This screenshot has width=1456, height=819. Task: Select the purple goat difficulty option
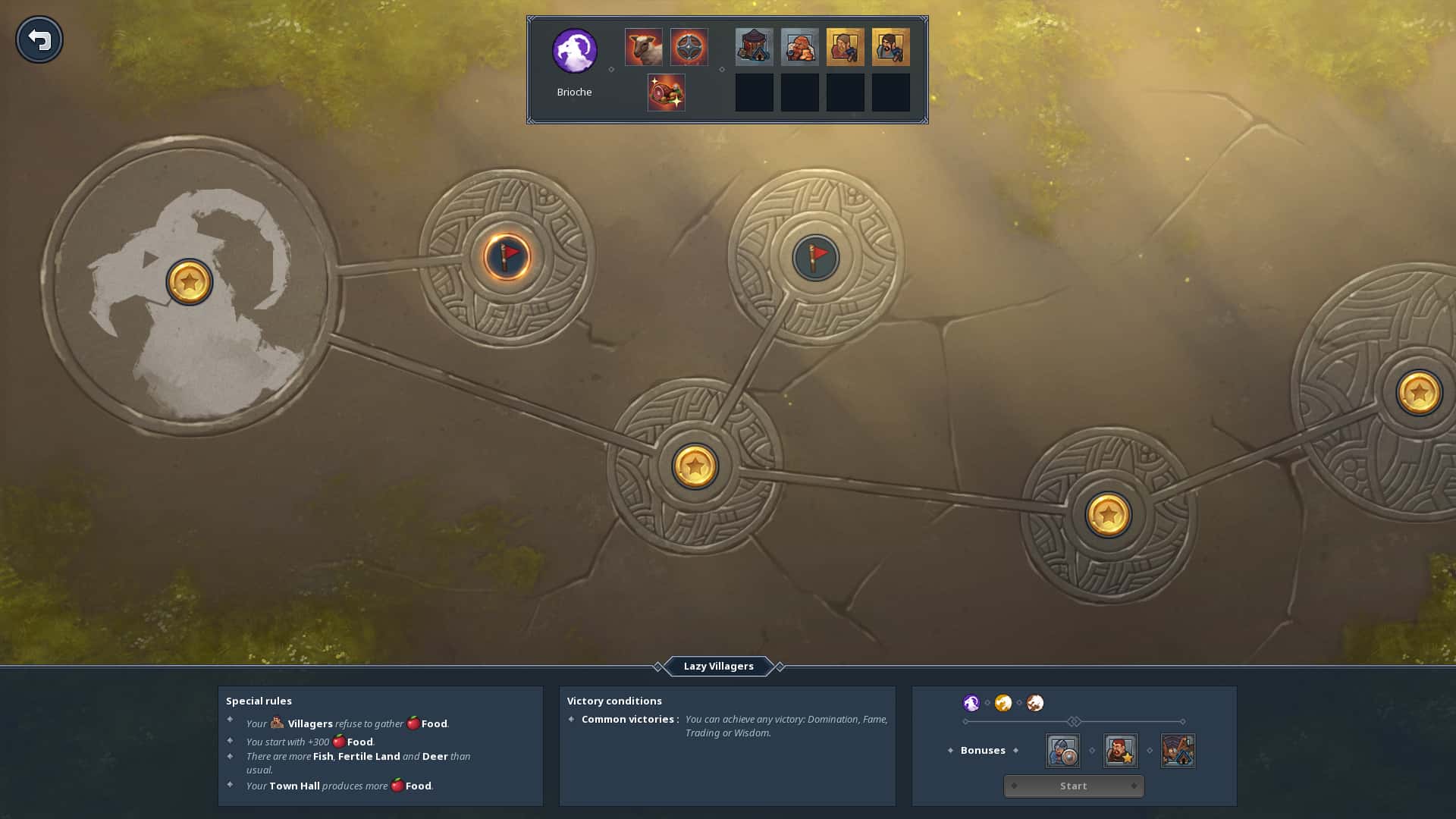[x=971, y=703]
